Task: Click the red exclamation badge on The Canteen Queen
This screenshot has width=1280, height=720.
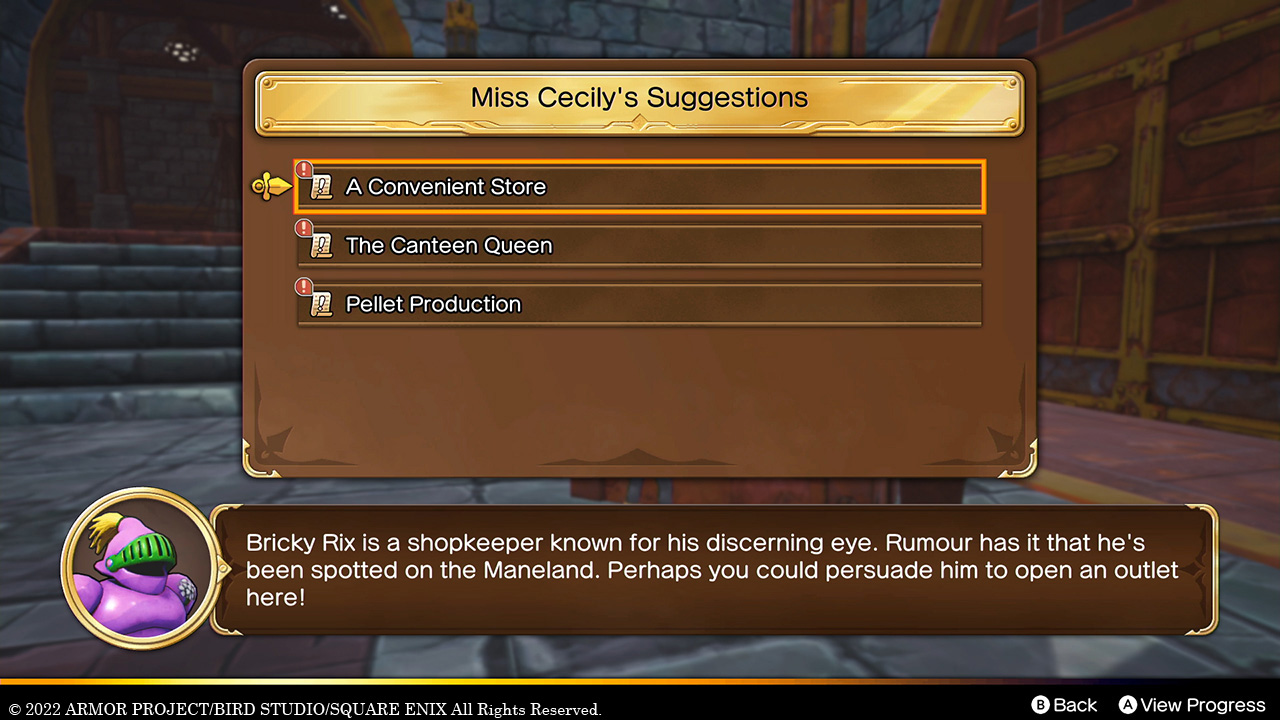Action: pos(304,227)
